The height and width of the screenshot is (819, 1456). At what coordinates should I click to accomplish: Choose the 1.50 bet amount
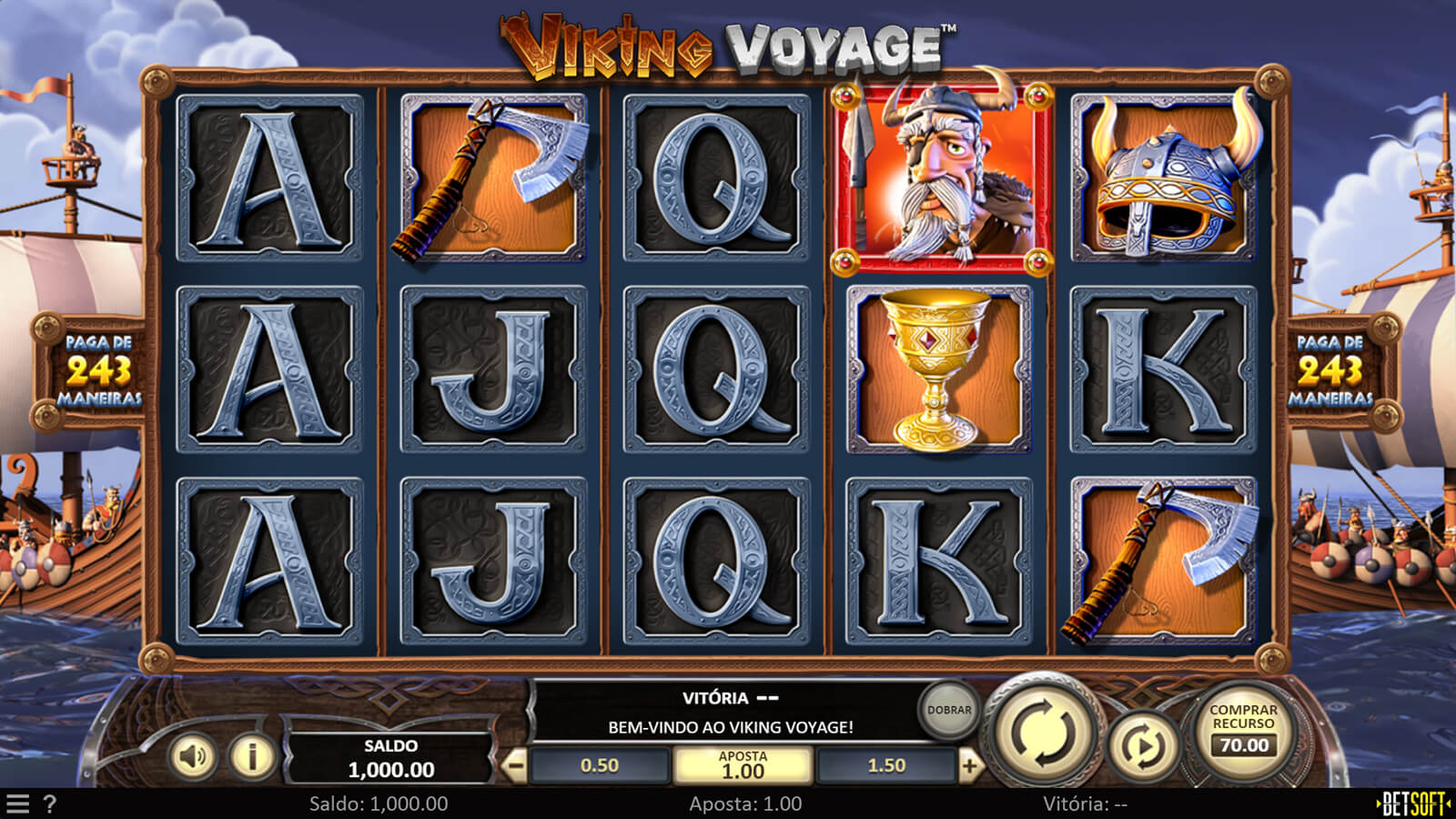[886, 766]
